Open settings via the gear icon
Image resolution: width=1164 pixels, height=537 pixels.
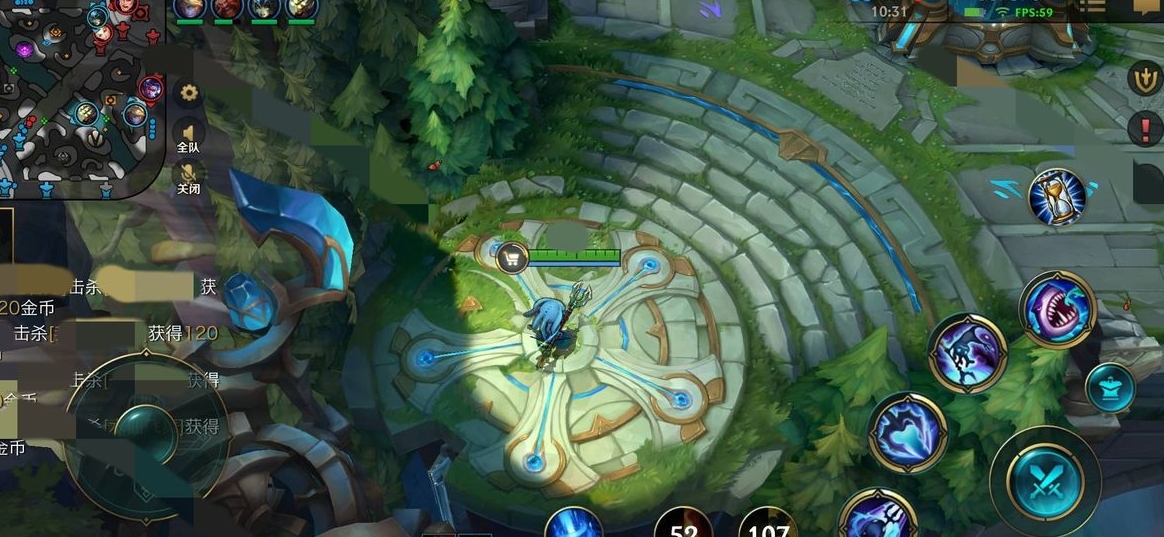(187, 93)
